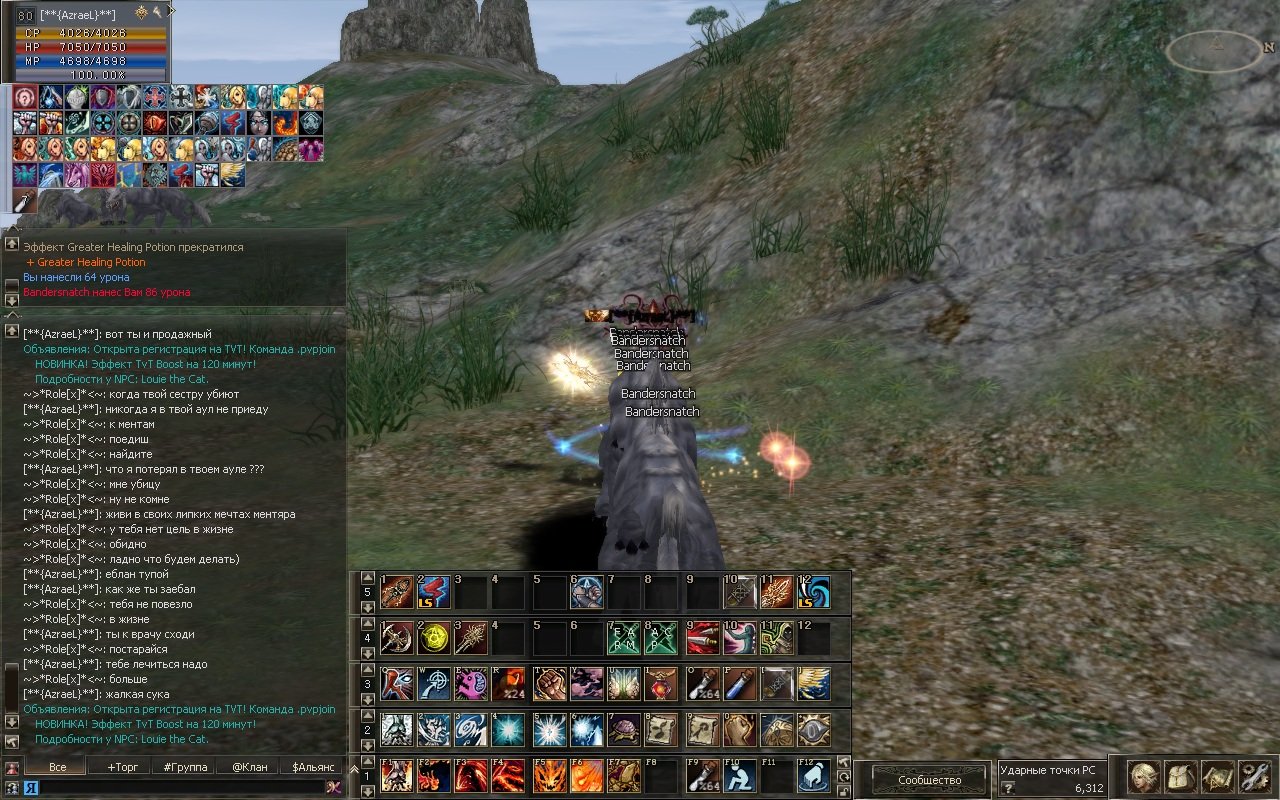Click the PC points question mark button
1280x800 pixels.
pos(1008,788)
